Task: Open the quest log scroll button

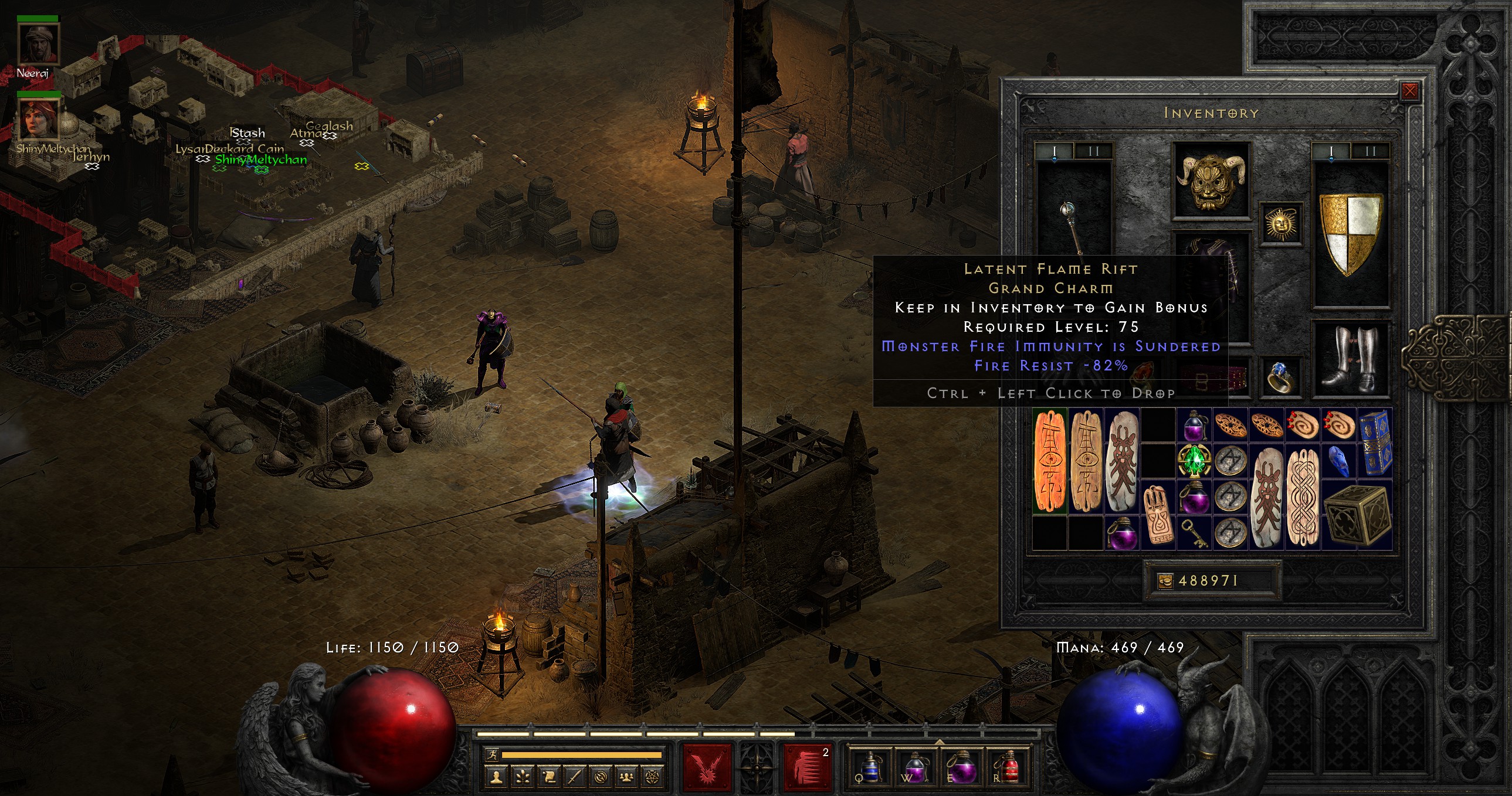Action: 549,777
